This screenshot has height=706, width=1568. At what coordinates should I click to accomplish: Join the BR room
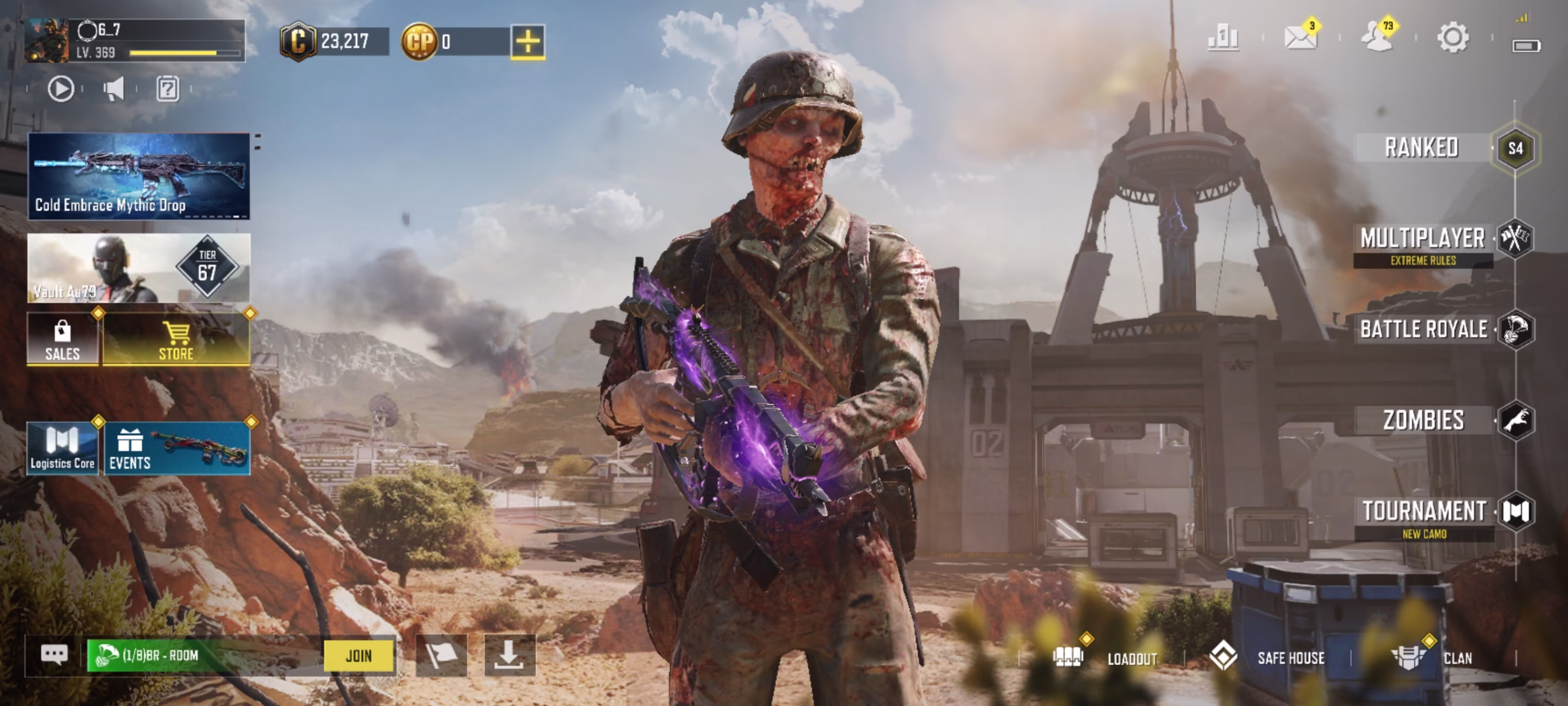(x=358, y=656)
